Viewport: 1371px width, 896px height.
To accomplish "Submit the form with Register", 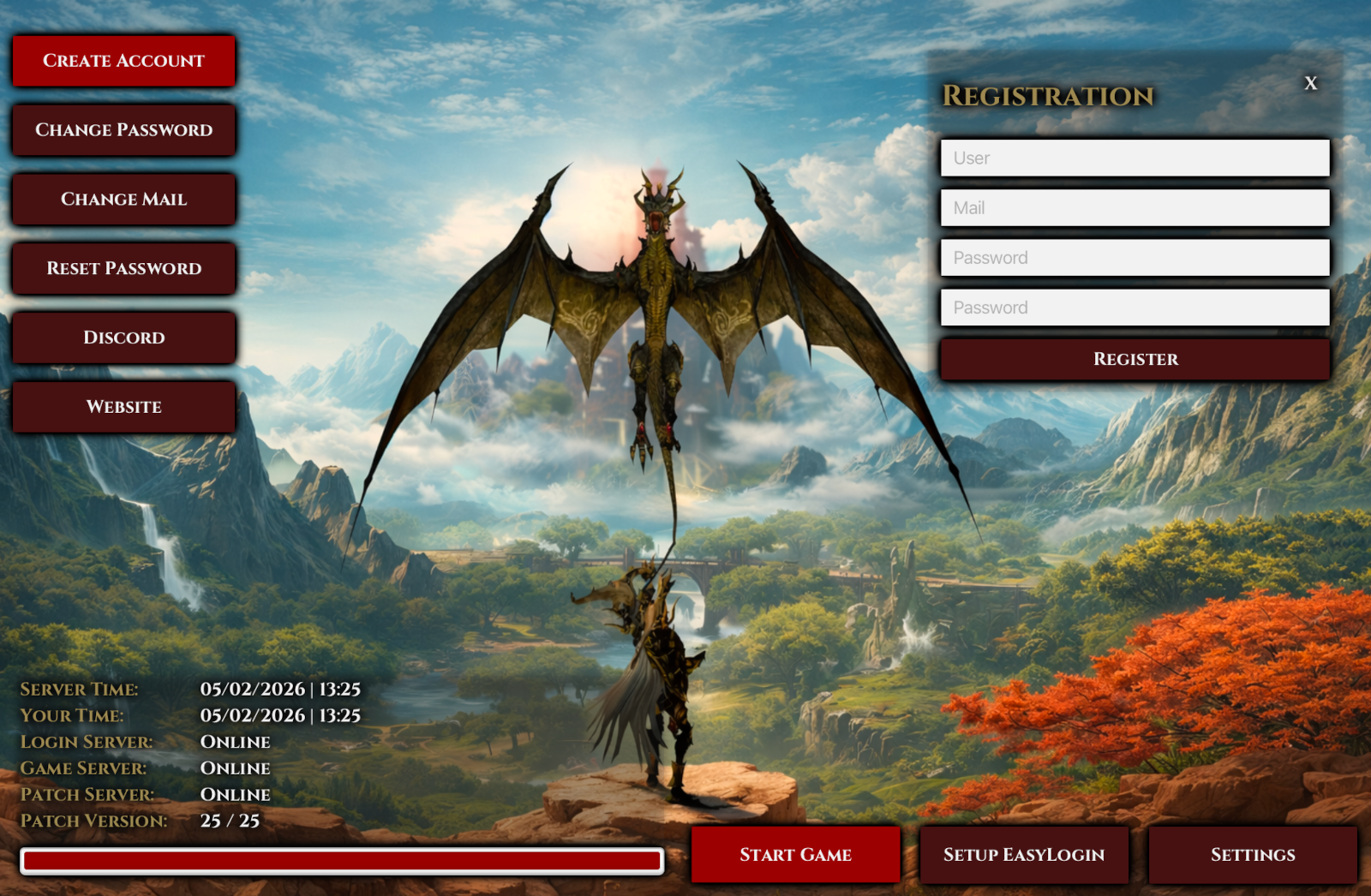I will (1135, 360).
